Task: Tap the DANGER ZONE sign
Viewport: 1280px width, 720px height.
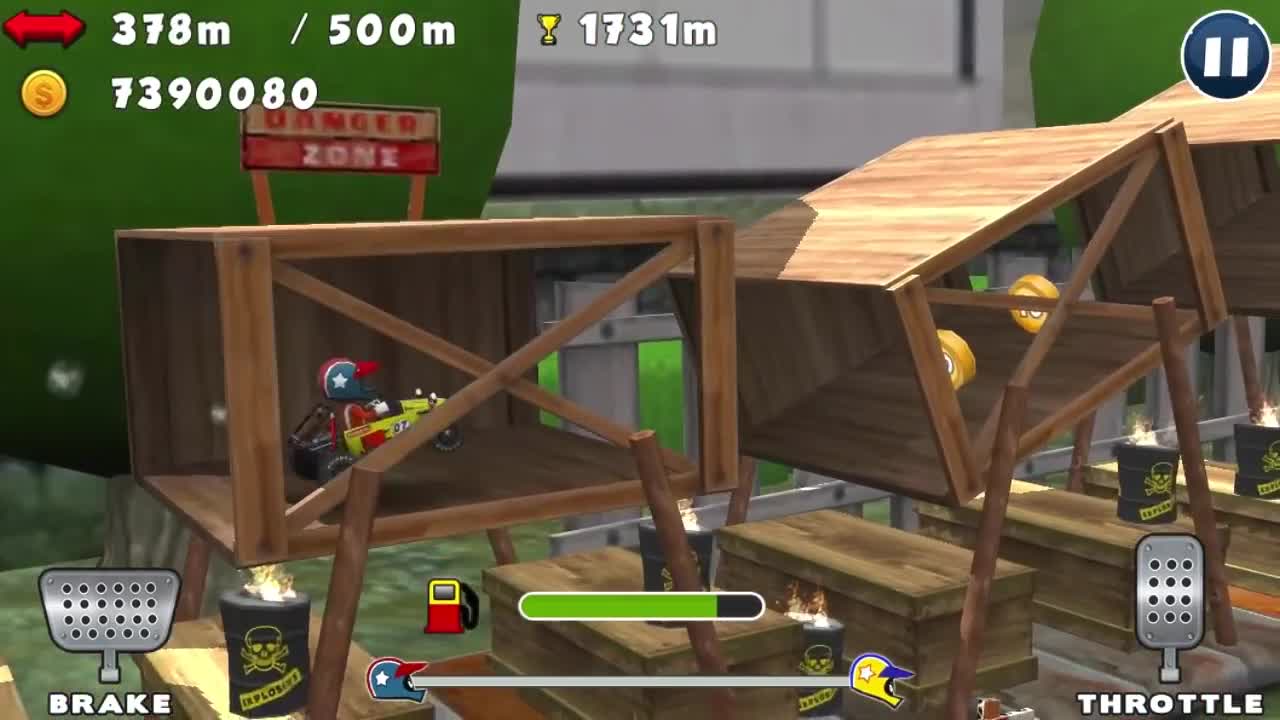Action: pyautogui.click(x=342, y=142)
